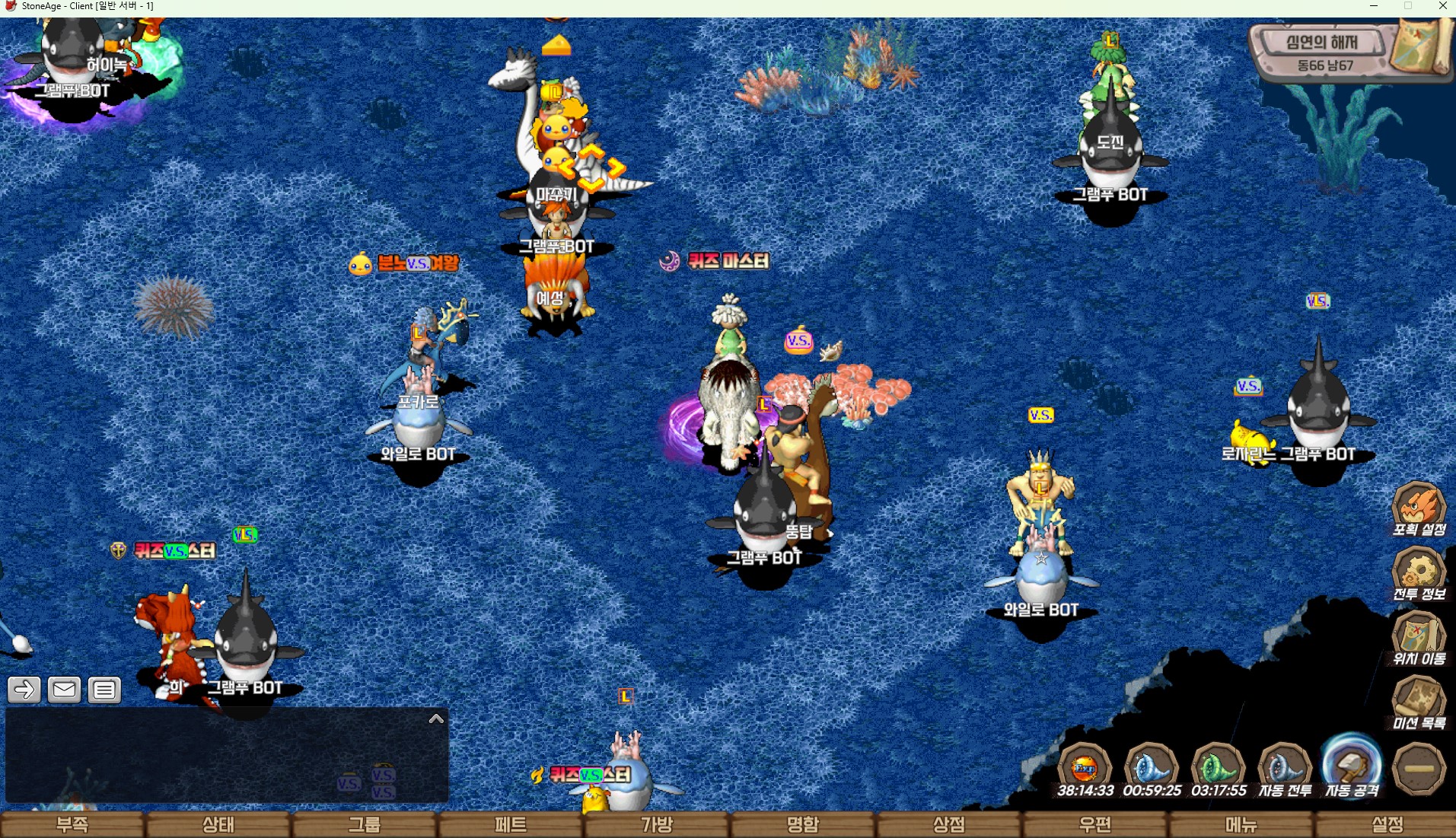
Task: Open the 메뉴 main menu
Action: pyautogui.click(x=1241, y=824)
